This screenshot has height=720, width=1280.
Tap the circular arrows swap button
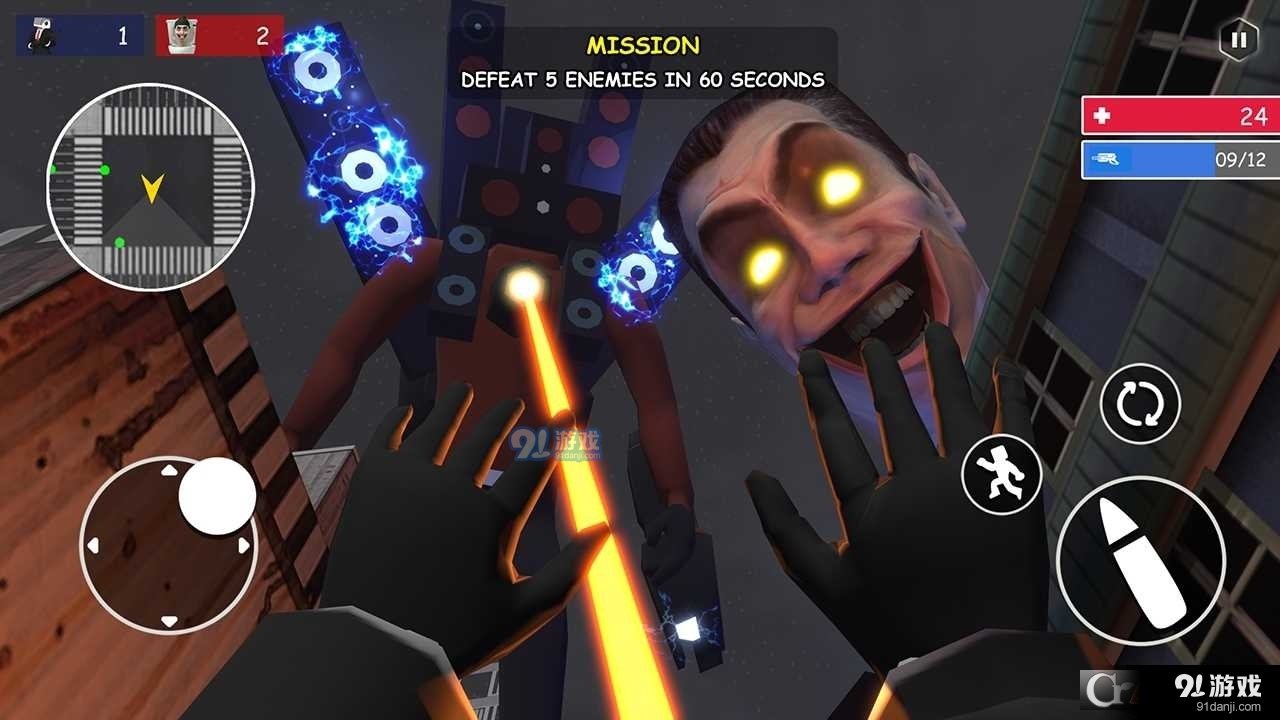point(1140,404)
